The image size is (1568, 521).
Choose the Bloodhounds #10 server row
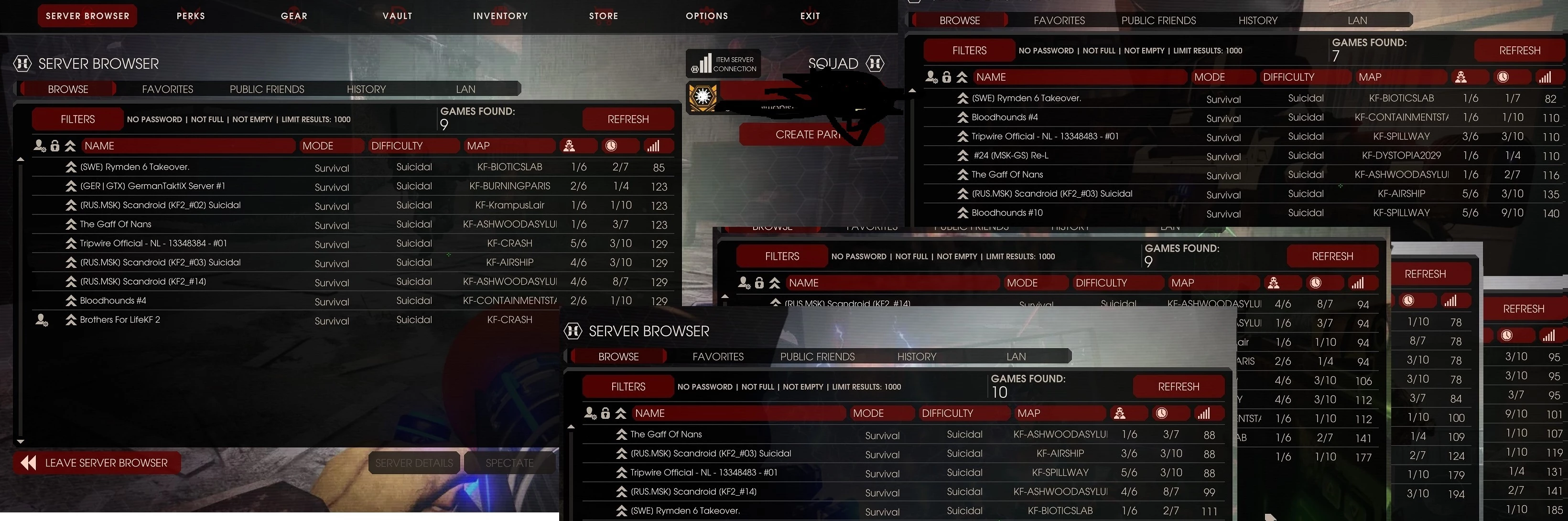1007,213
